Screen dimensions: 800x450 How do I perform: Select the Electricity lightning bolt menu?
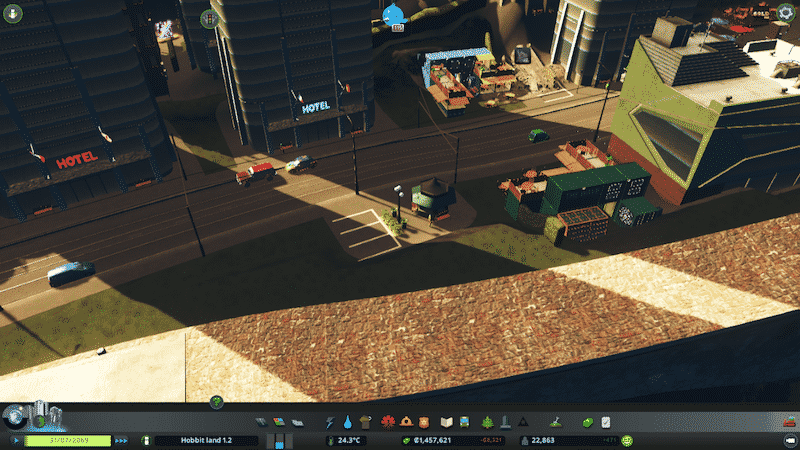(x=330, y=423)
